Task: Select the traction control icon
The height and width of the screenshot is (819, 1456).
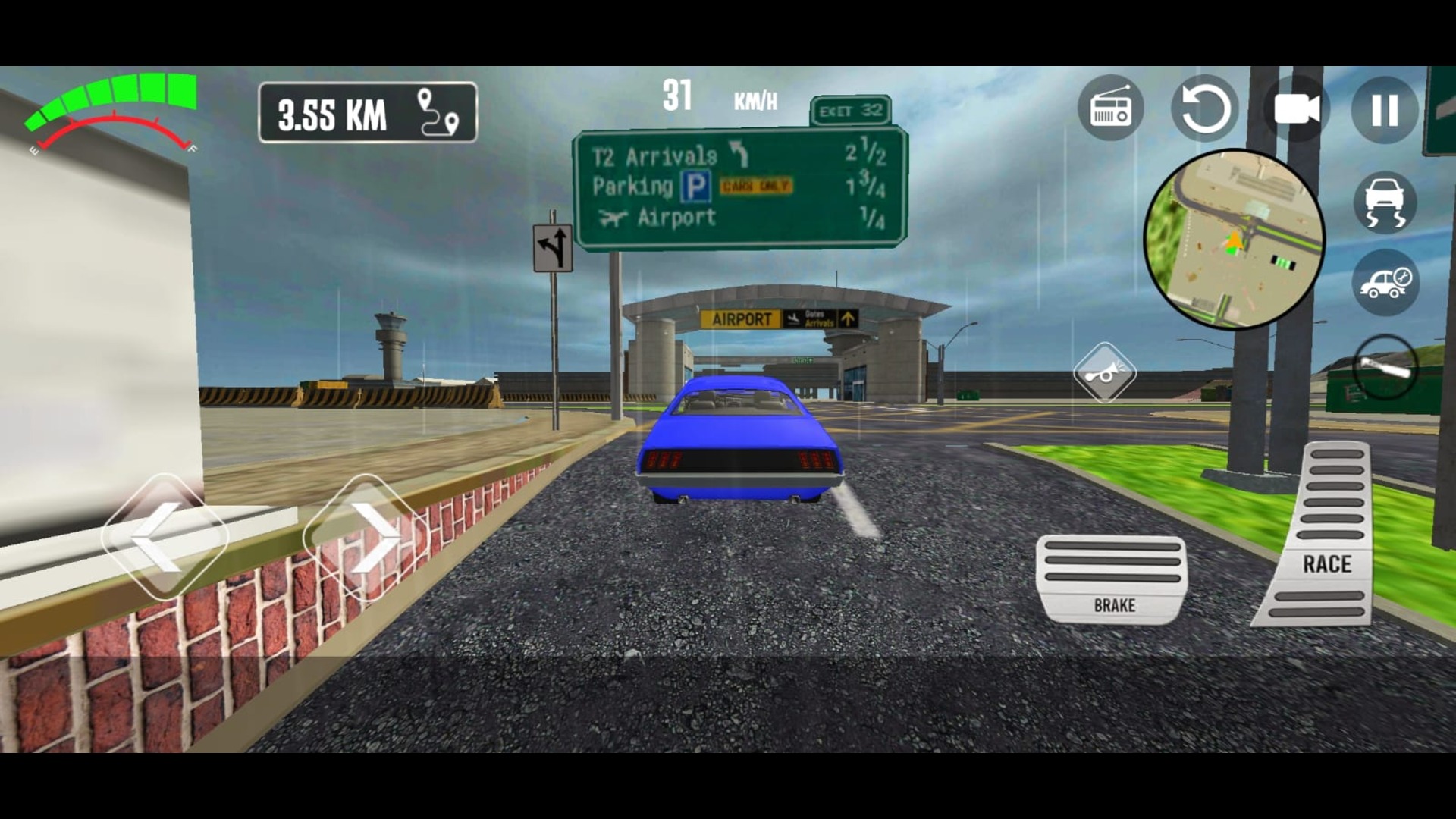Action: point(1385,203)
